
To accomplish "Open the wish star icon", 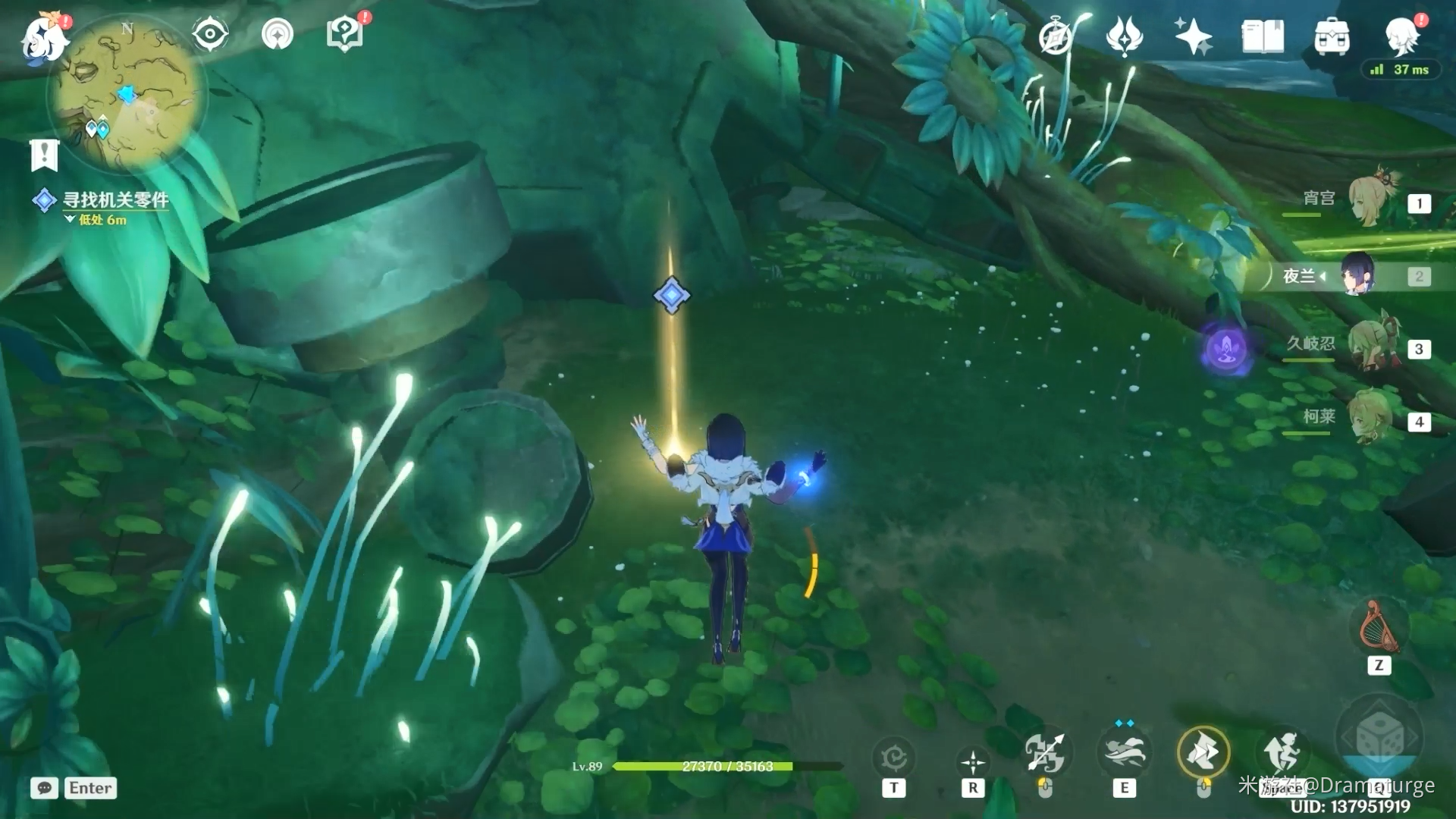I will click(x=1193, y=36).
